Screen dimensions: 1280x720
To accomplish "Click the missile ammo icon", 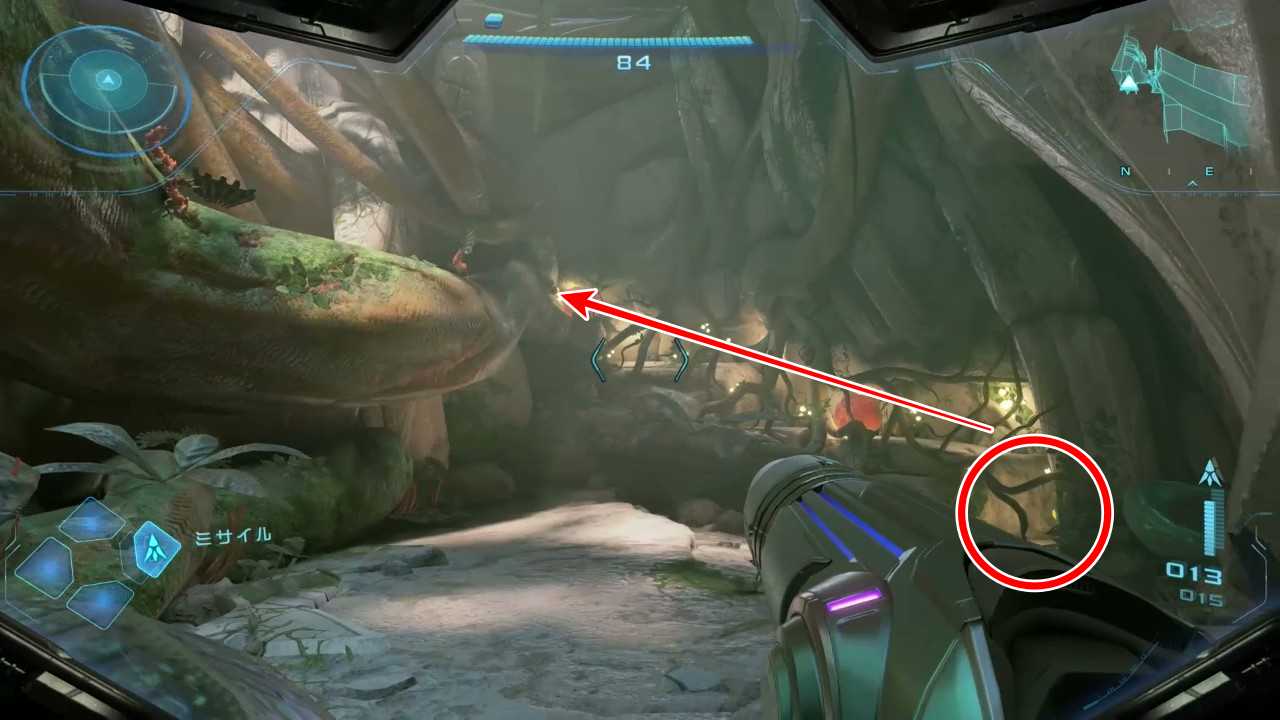I will pos(1212,473).
